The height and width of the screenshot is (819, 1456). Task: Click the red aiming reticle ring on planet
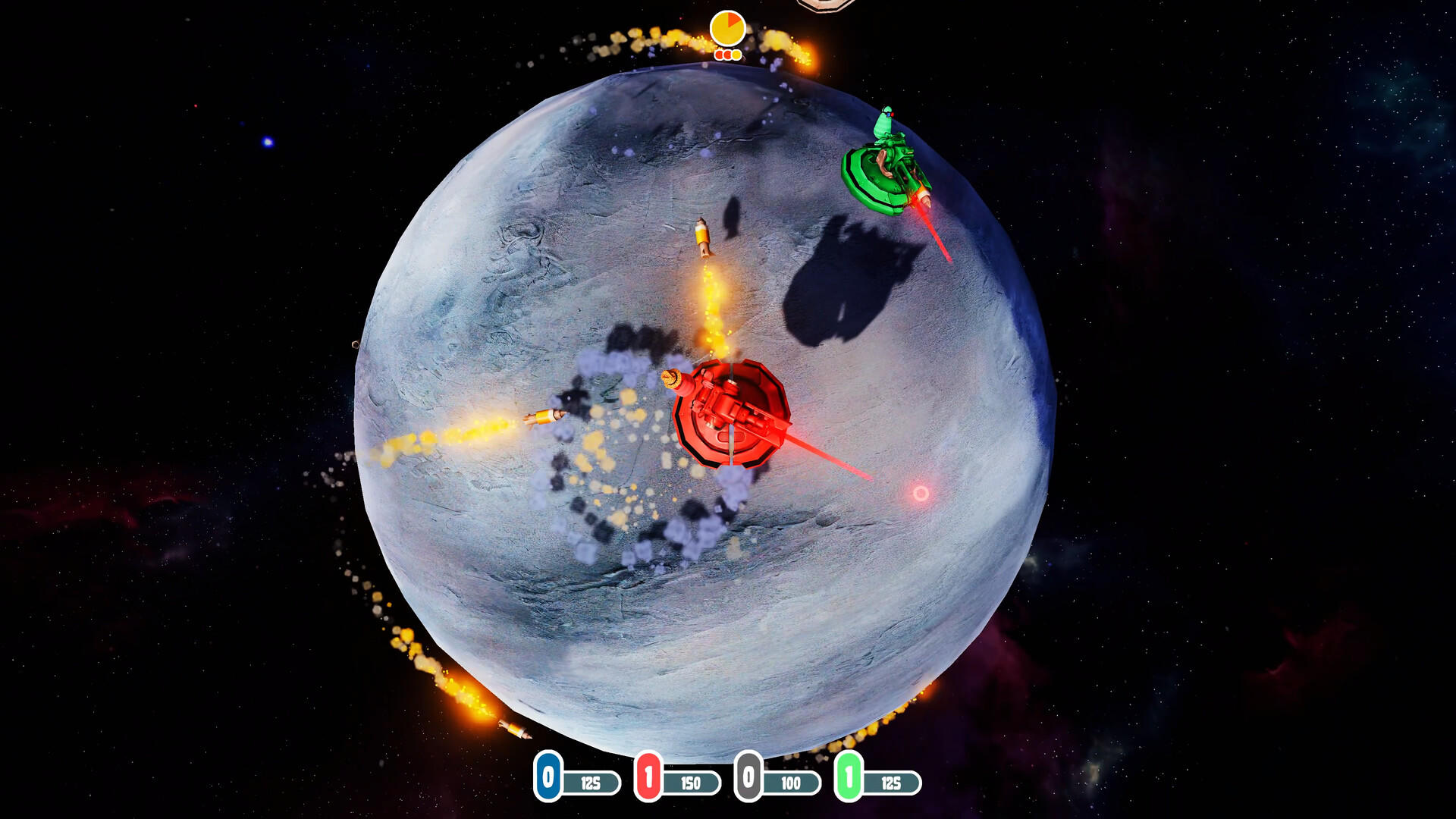(x=922, y=493)
